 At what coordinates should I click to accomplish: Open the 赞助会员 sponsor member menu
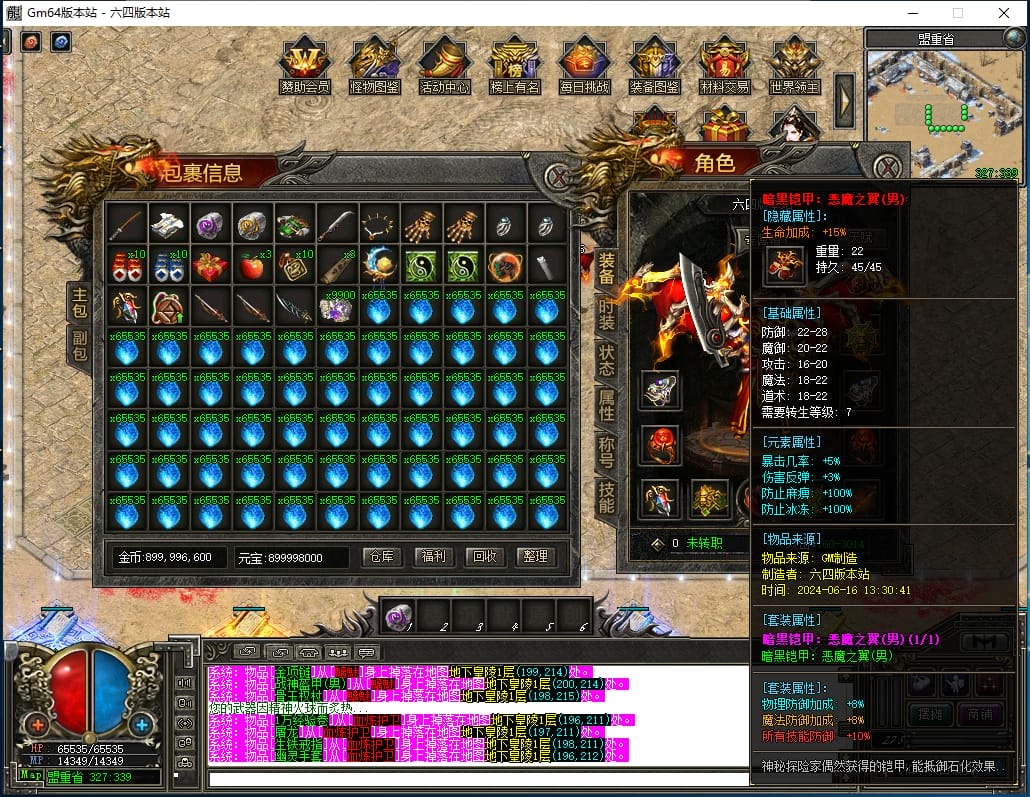[x=305, y=65]
